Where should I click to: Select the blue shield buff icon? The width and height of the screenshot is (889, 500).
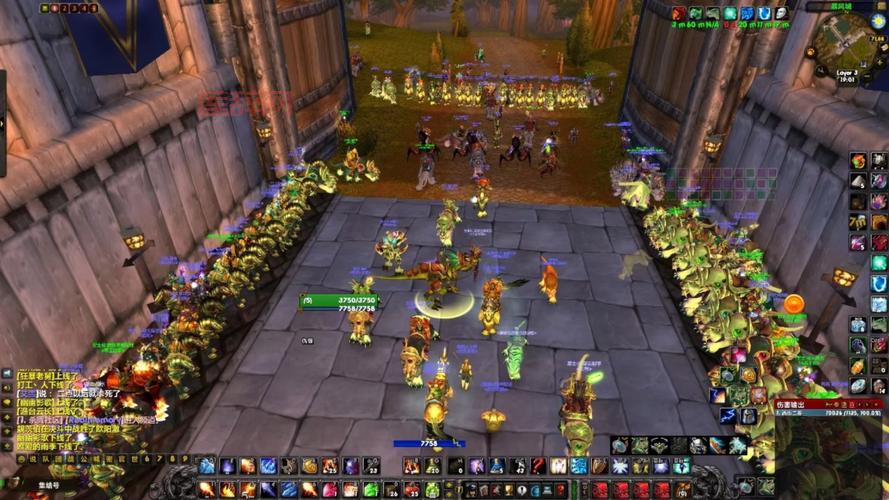(764, 14)
